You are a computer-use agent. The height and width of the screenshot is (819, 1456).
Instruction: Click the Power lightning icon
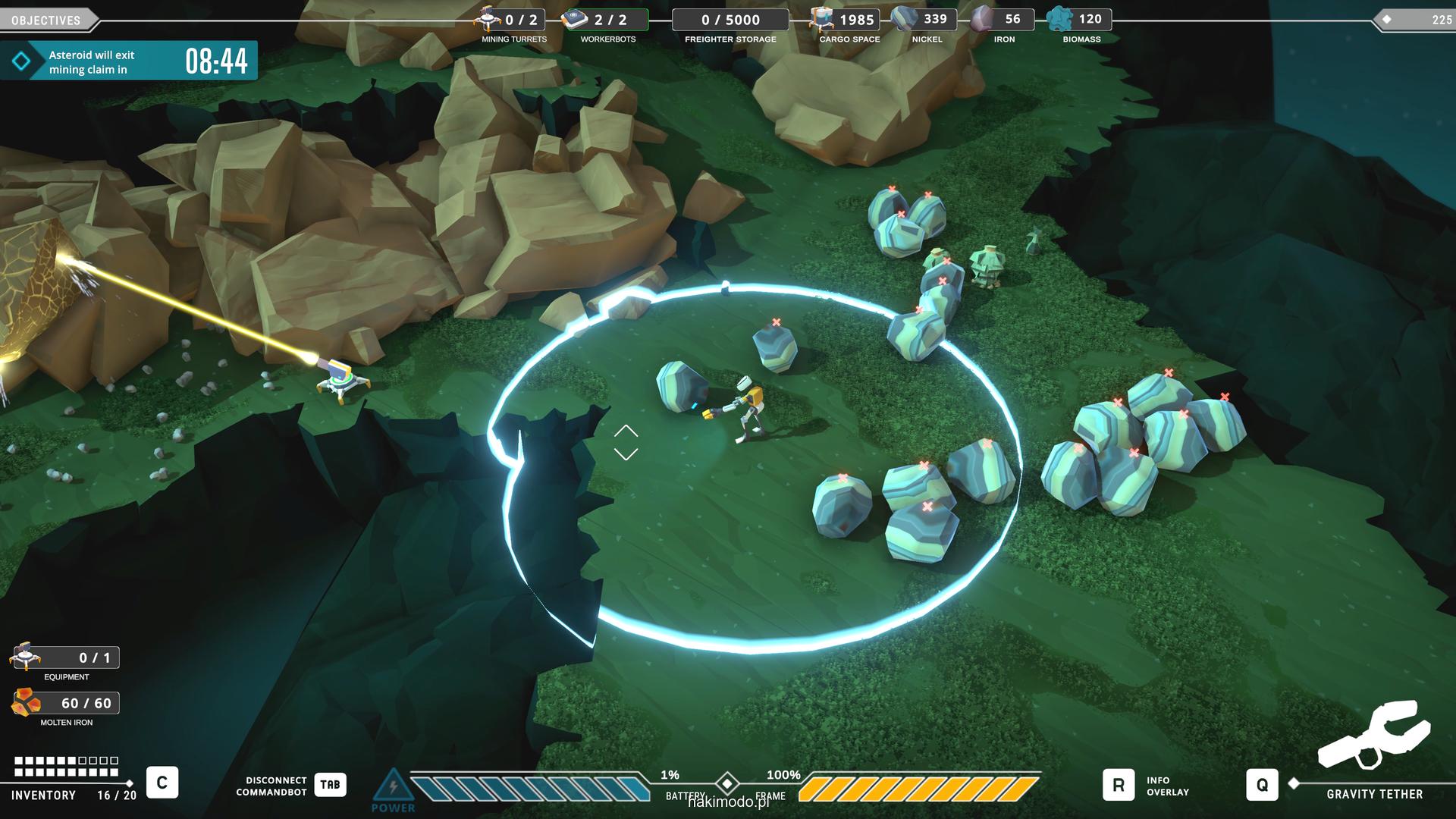pos(393,786)
